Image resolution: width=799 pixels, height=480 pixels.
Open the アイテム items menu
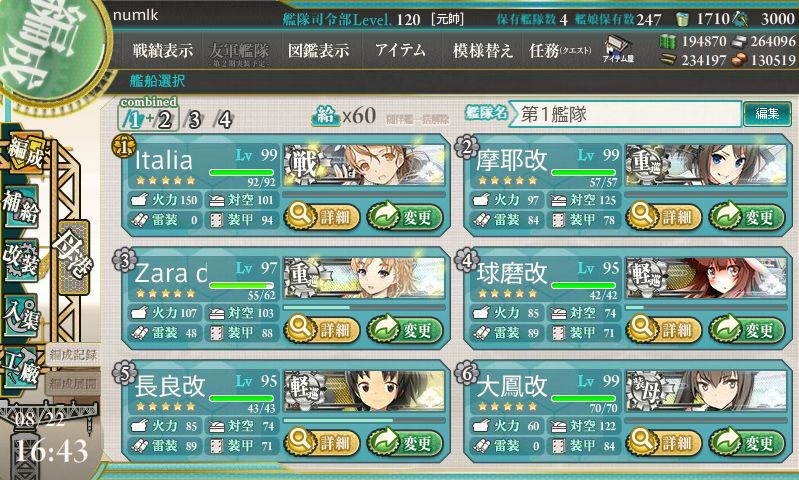point(400,50)
